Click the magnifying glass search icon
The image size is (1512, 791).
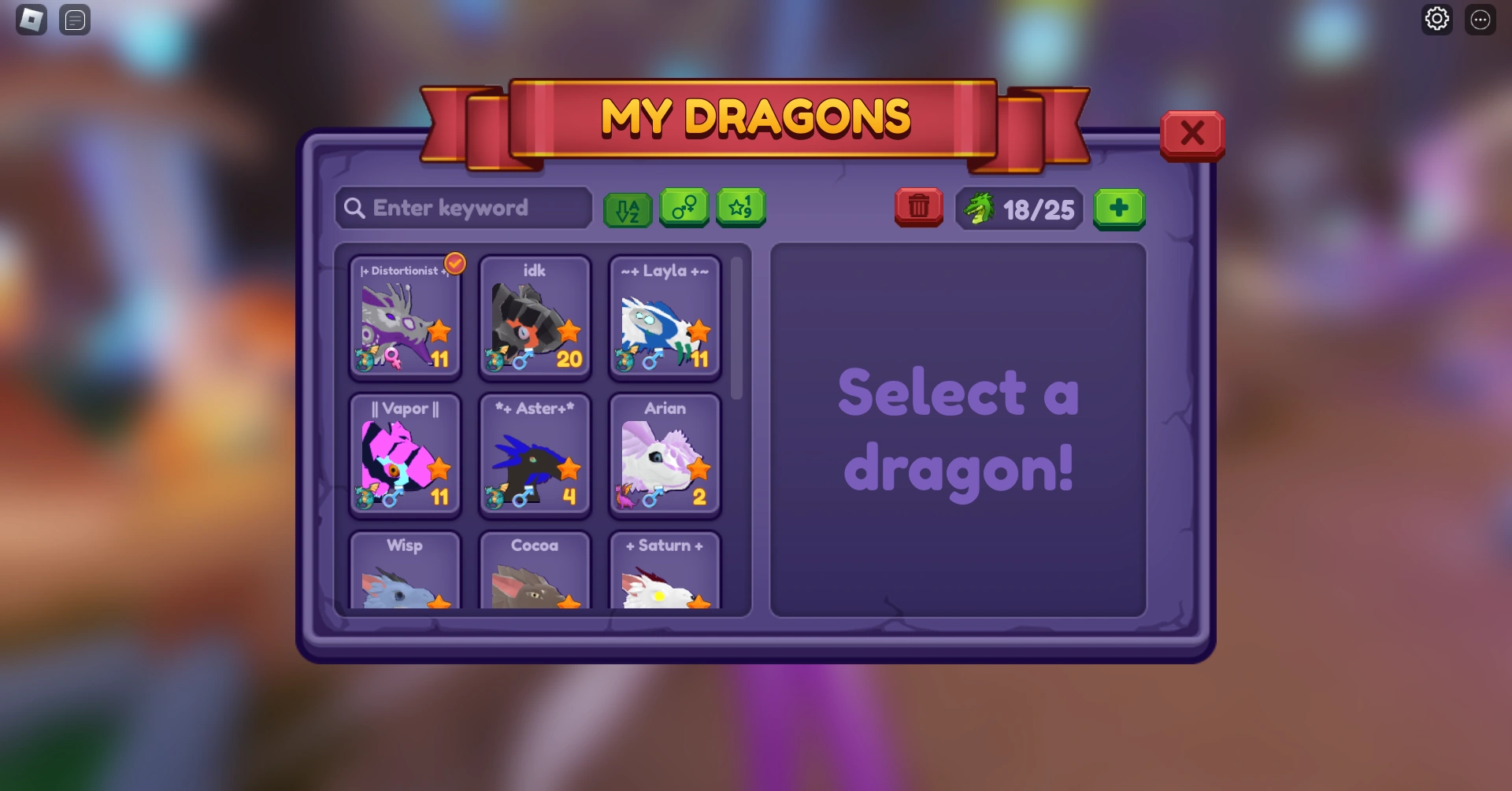[354, 208]
